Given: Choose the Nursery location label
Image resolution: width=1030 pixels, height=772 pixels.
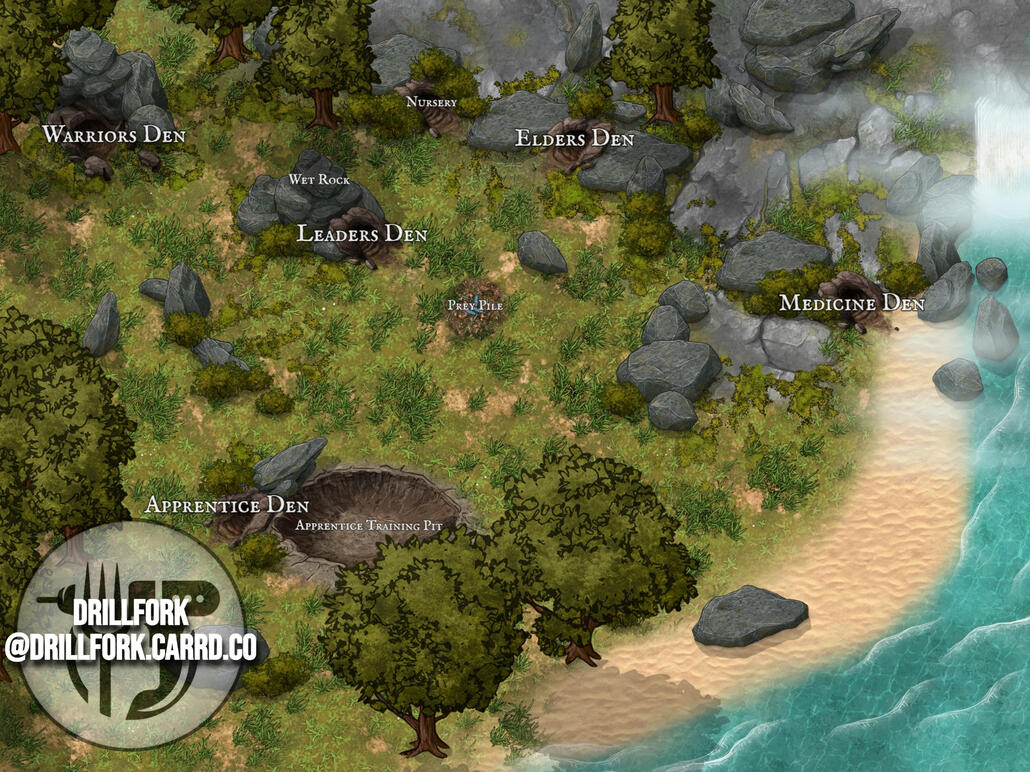Looking at the screenshot, I should pyautogui.click(x=432, y=102).
